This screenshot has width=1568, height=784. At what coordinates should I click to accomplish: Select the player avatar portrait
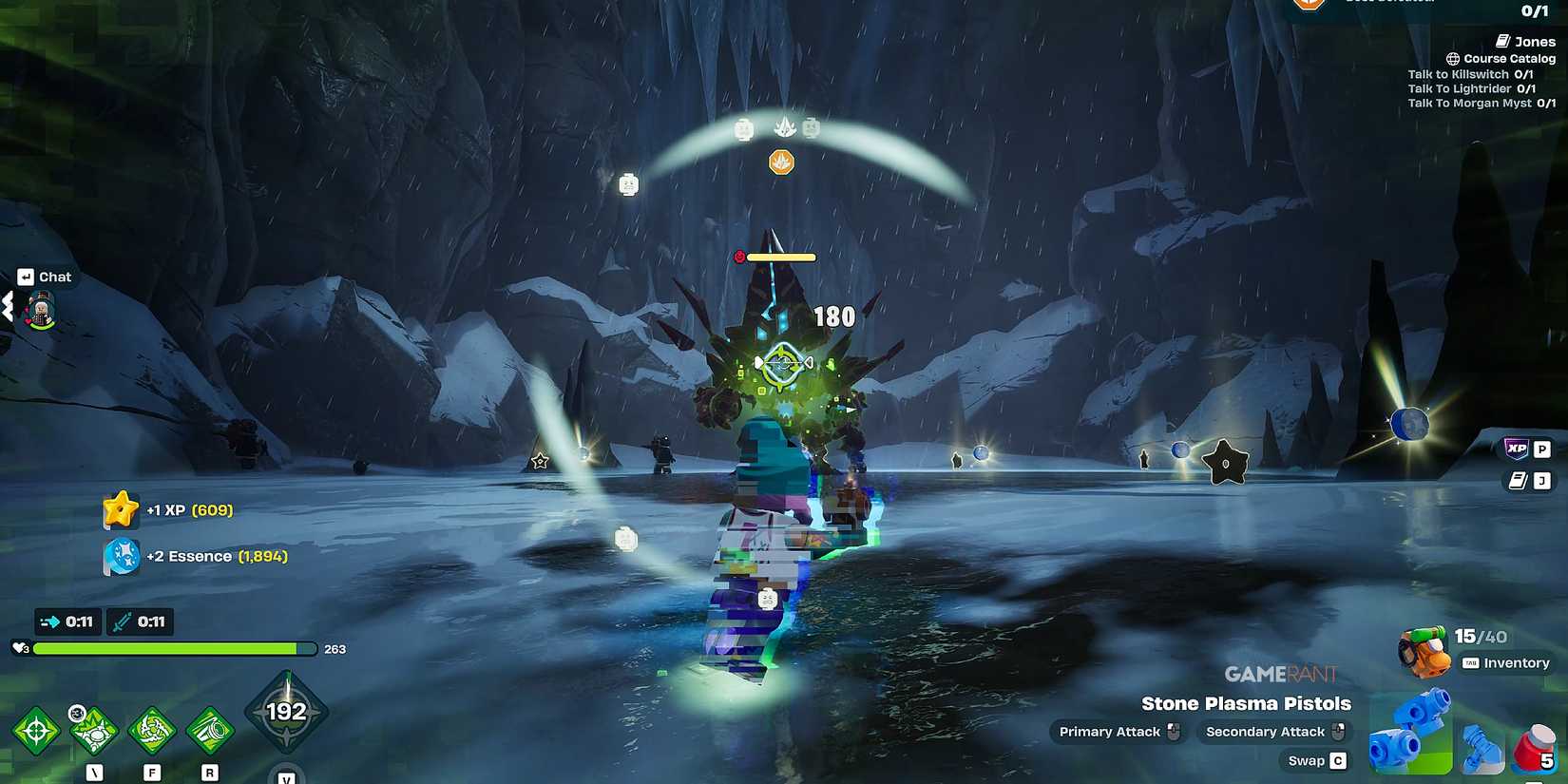click(40, 309)
